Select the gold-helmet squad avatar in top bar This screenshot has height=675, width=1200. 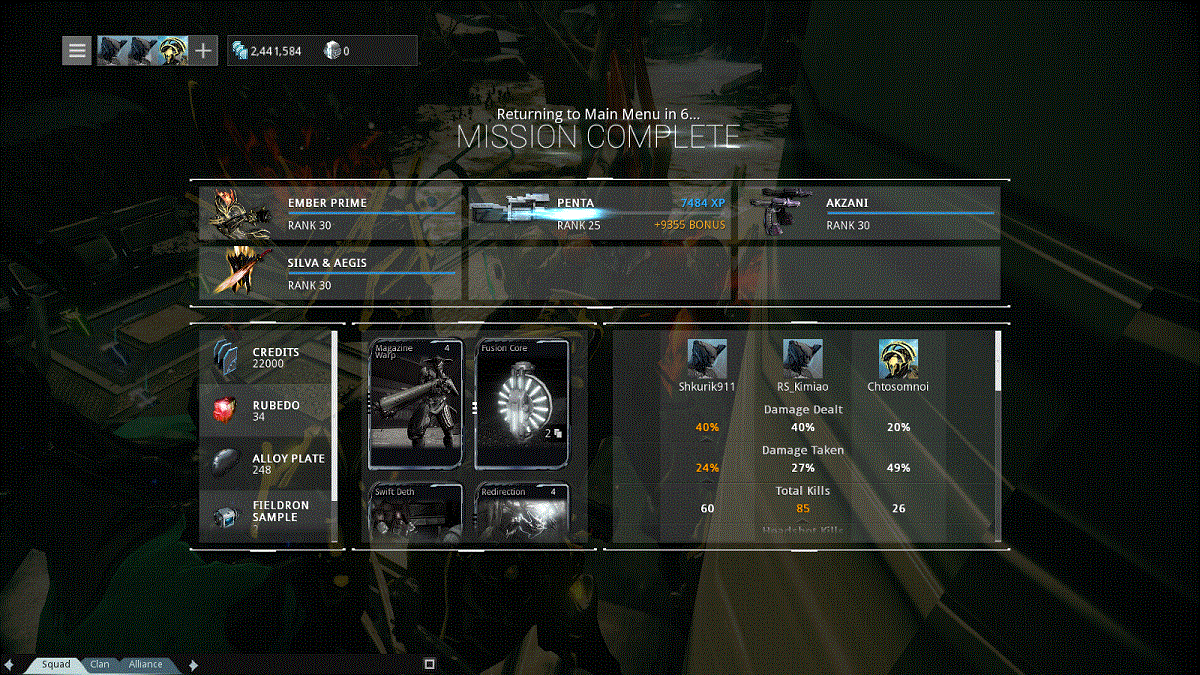point(174,50)
